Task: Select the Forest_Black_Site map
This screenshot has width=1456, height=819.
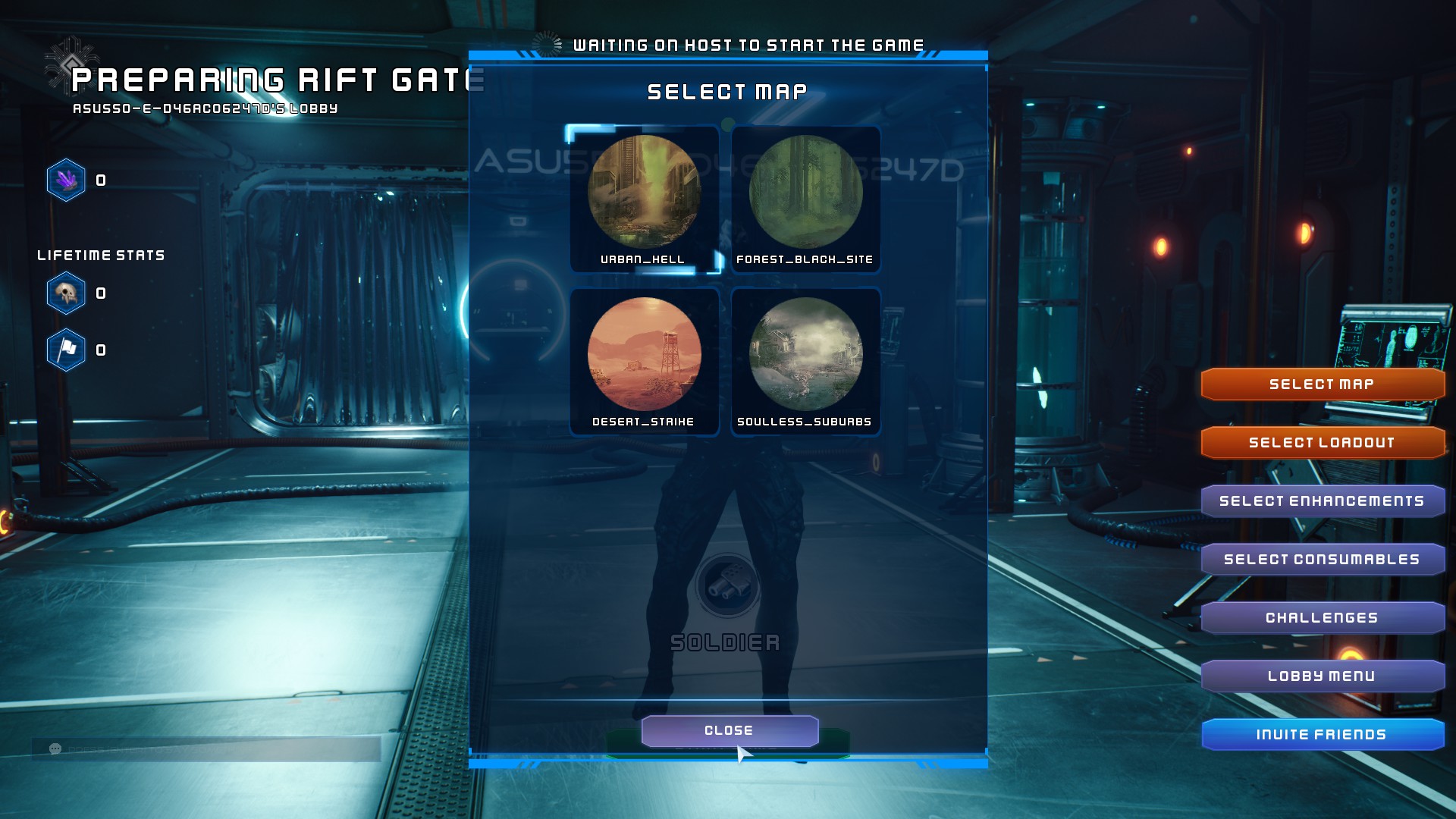Action: coord(805,199)
